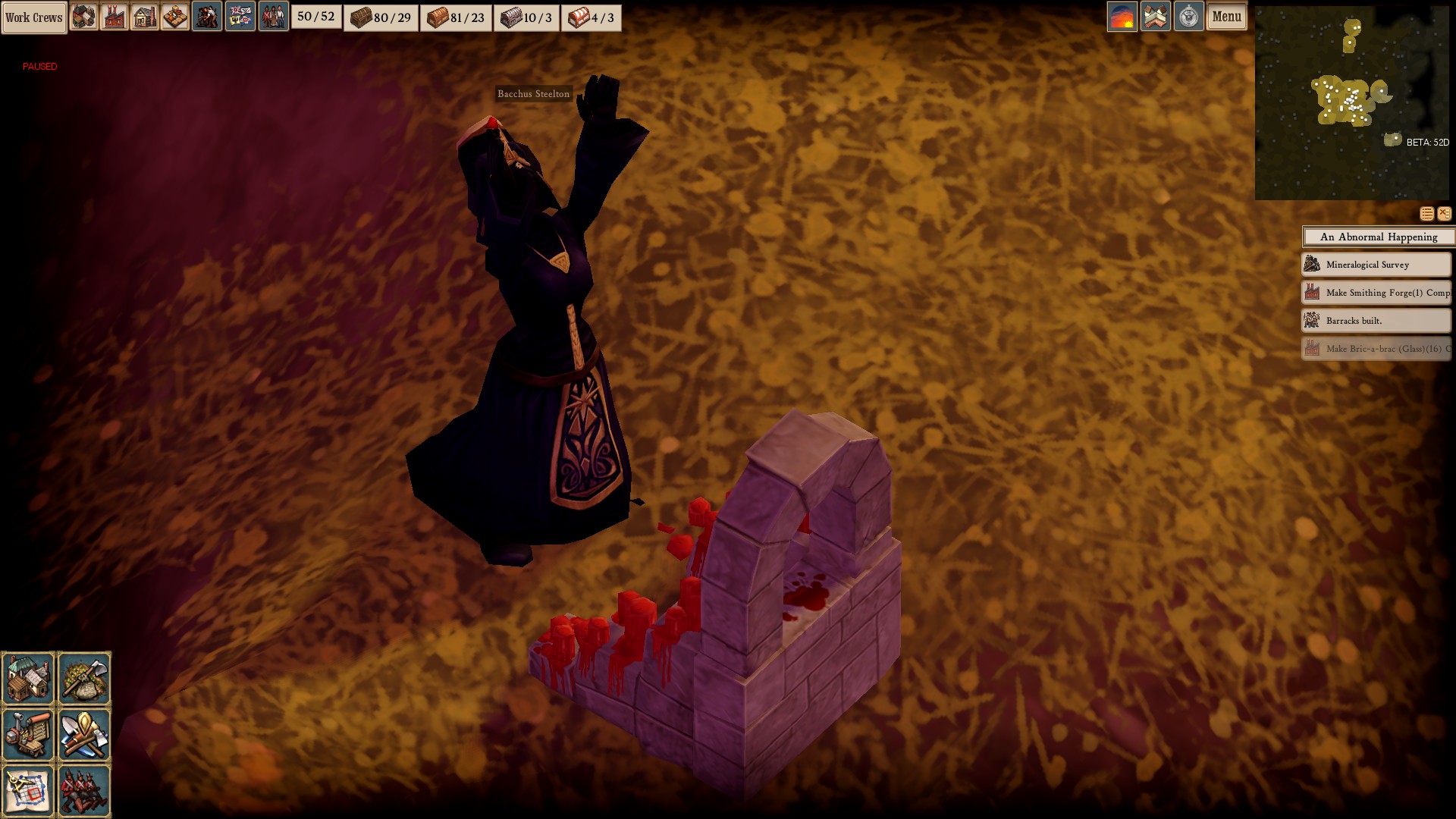Click the colony minimap

1351,103
